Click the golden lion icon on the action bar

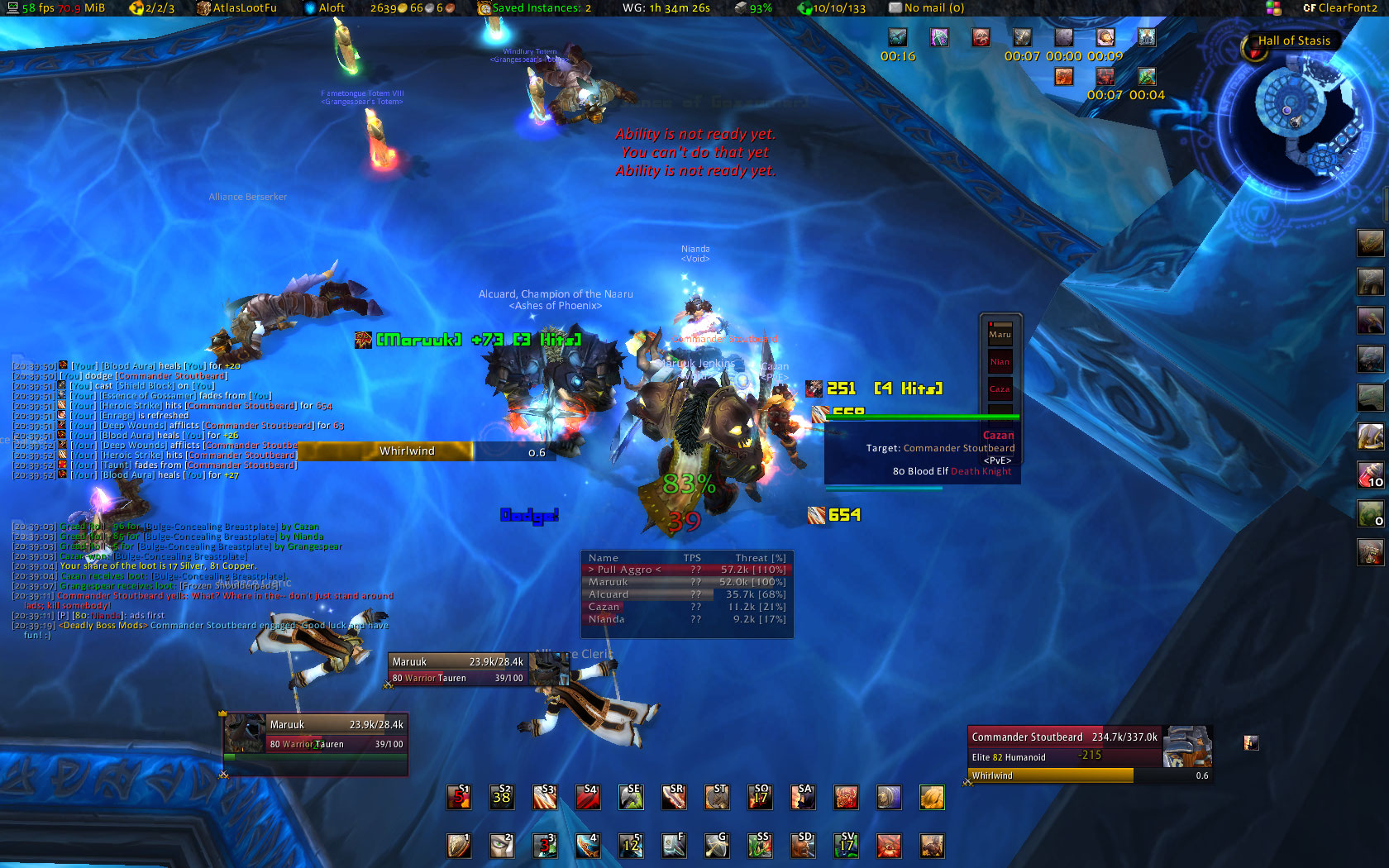932,797
